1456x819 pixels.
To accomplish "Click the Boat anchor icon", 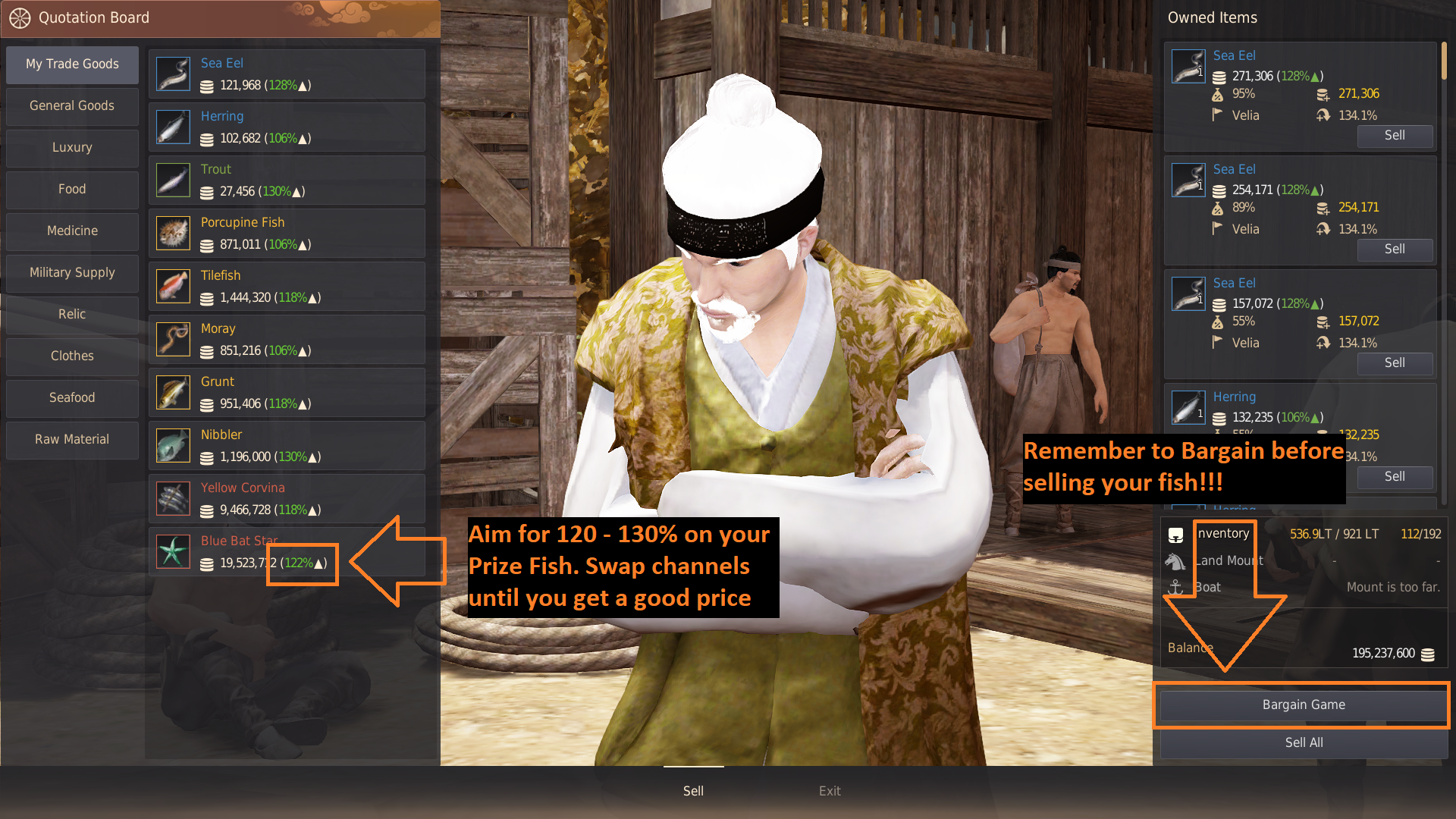I will click(1176, 587).
